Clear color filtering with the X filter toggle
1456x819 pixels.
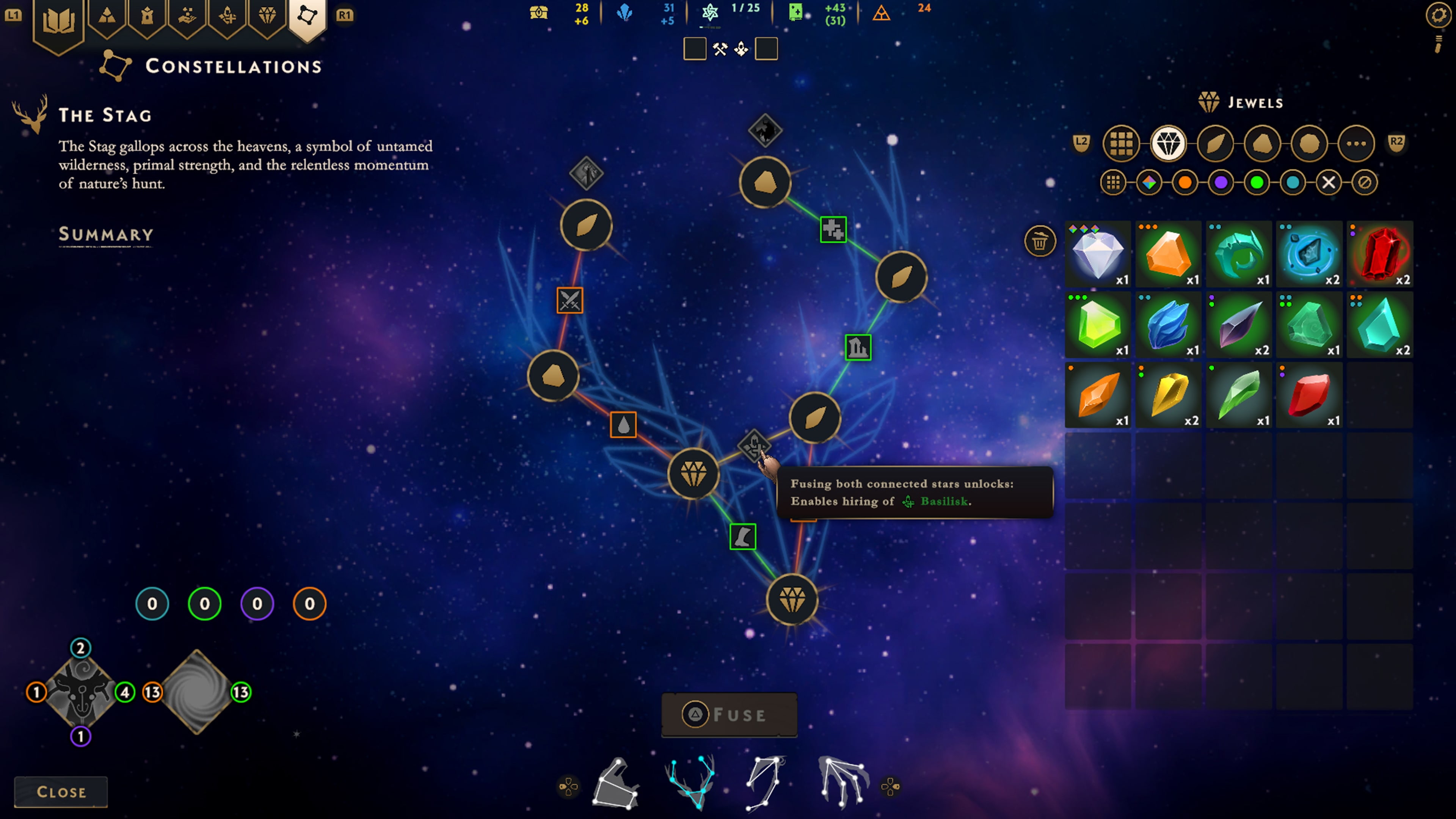[1329, 182]
